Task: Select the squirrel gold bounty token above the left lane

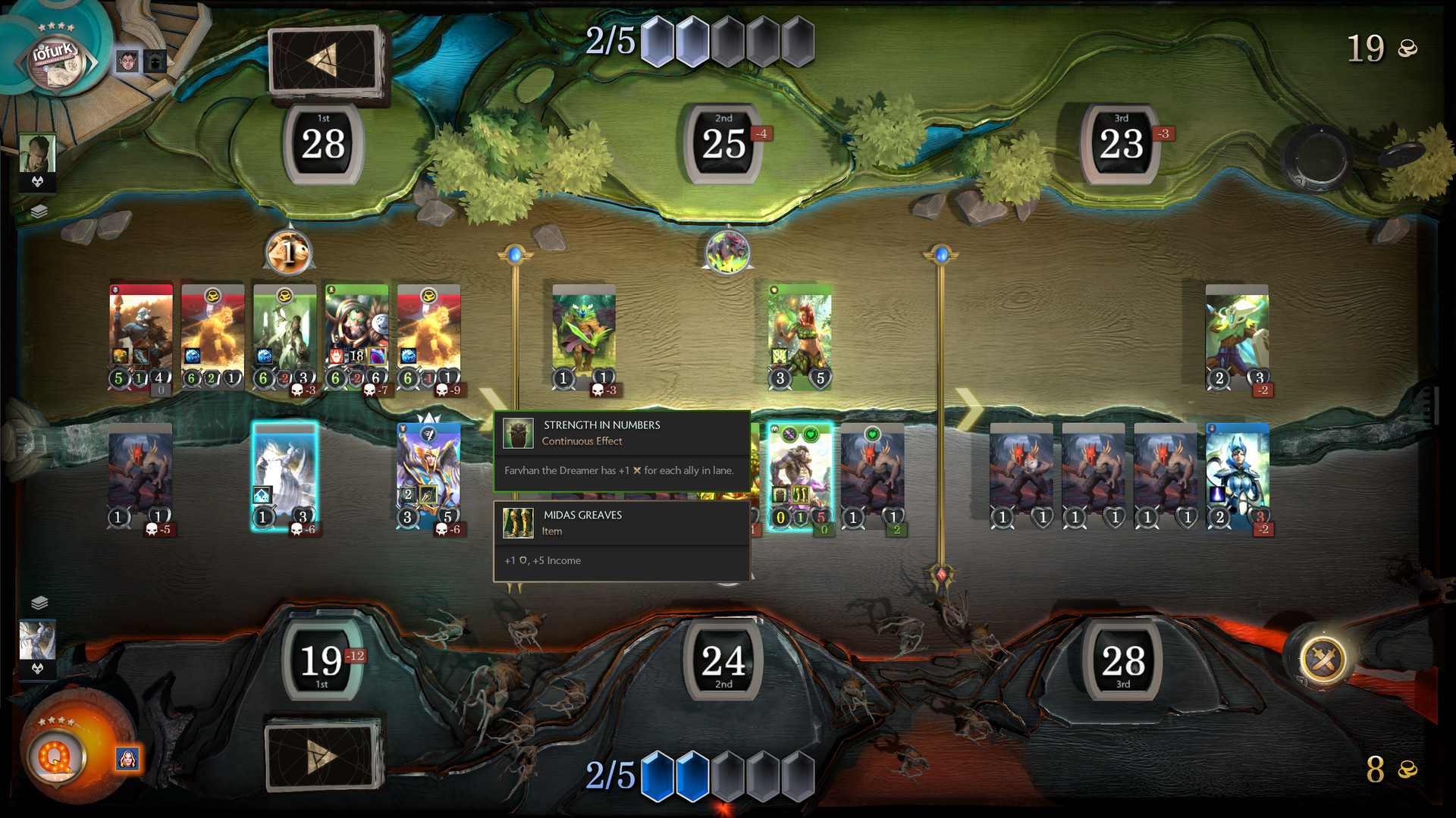Action: 290,252
